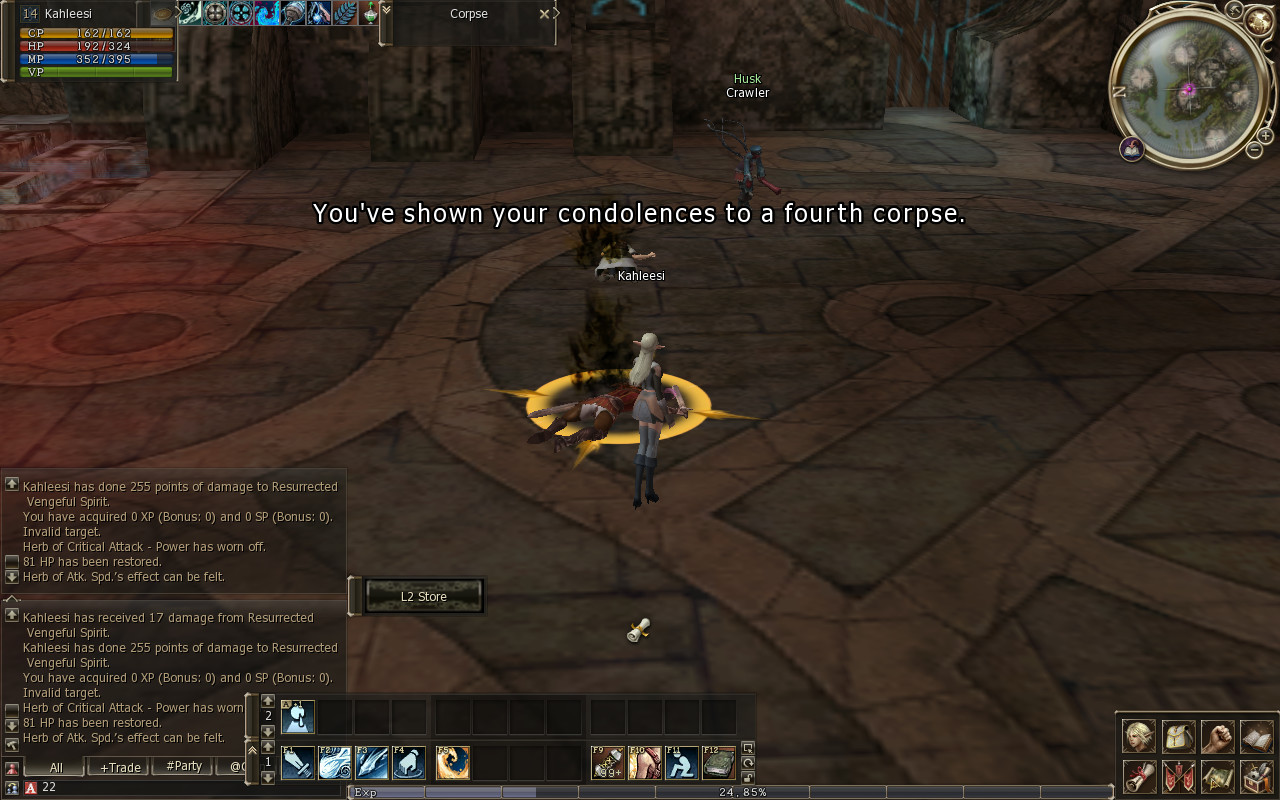Activate the F5 orange vortex skill

(452, 763)
